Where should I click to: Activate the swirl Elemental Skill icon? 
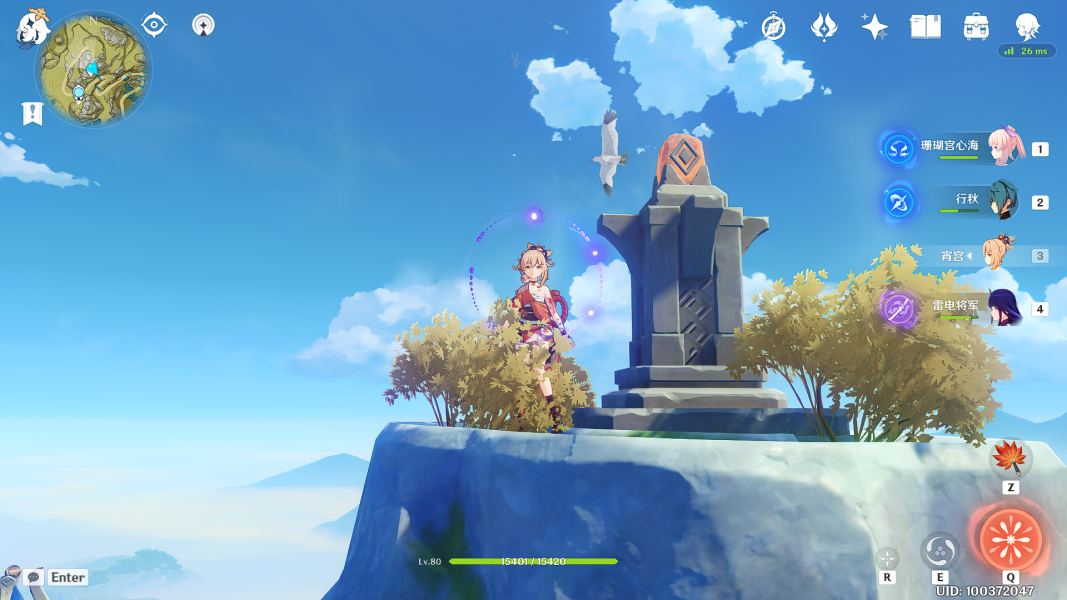(x=940, y=550)
